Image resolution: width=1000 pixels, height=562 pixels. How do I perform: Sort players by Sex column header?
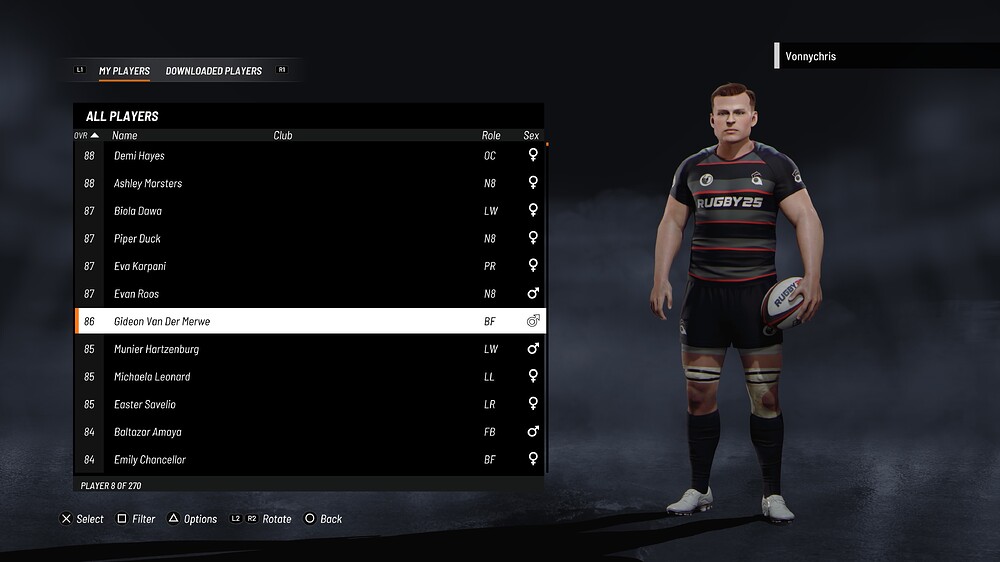[x=531, y=135]
